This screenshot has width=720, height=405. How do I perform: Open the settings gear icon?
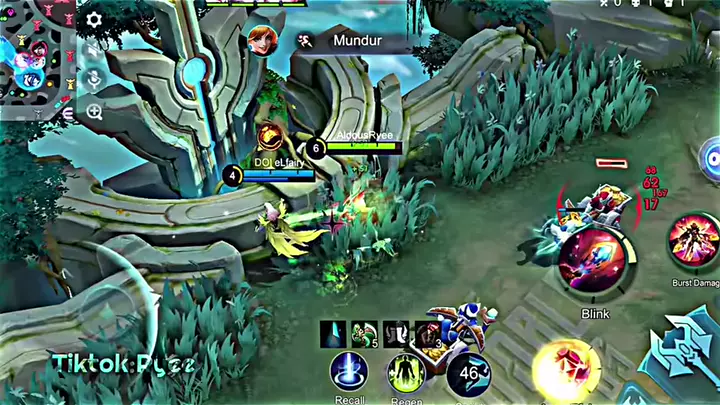(94, 19)
